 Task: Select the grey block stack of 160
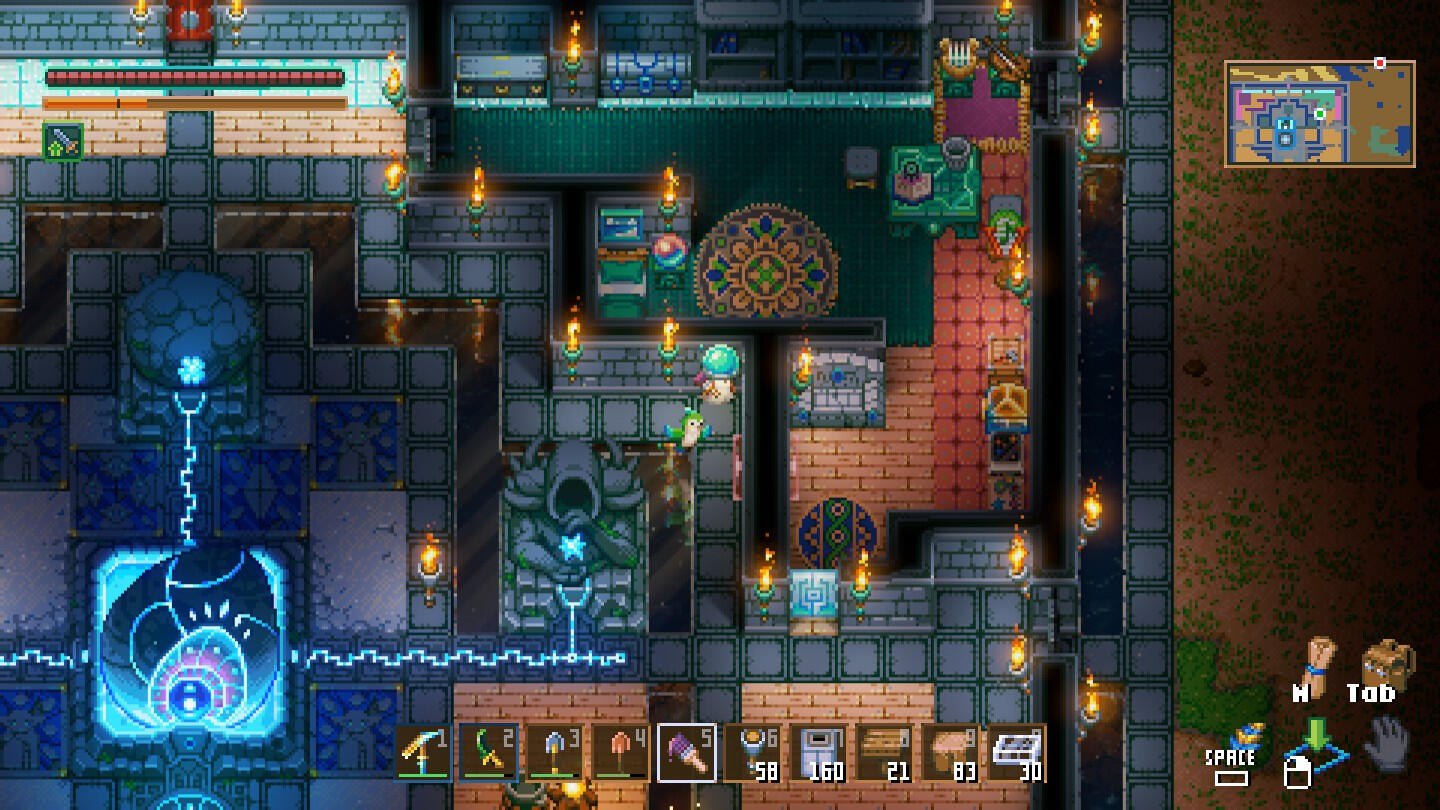click(819, 753)
